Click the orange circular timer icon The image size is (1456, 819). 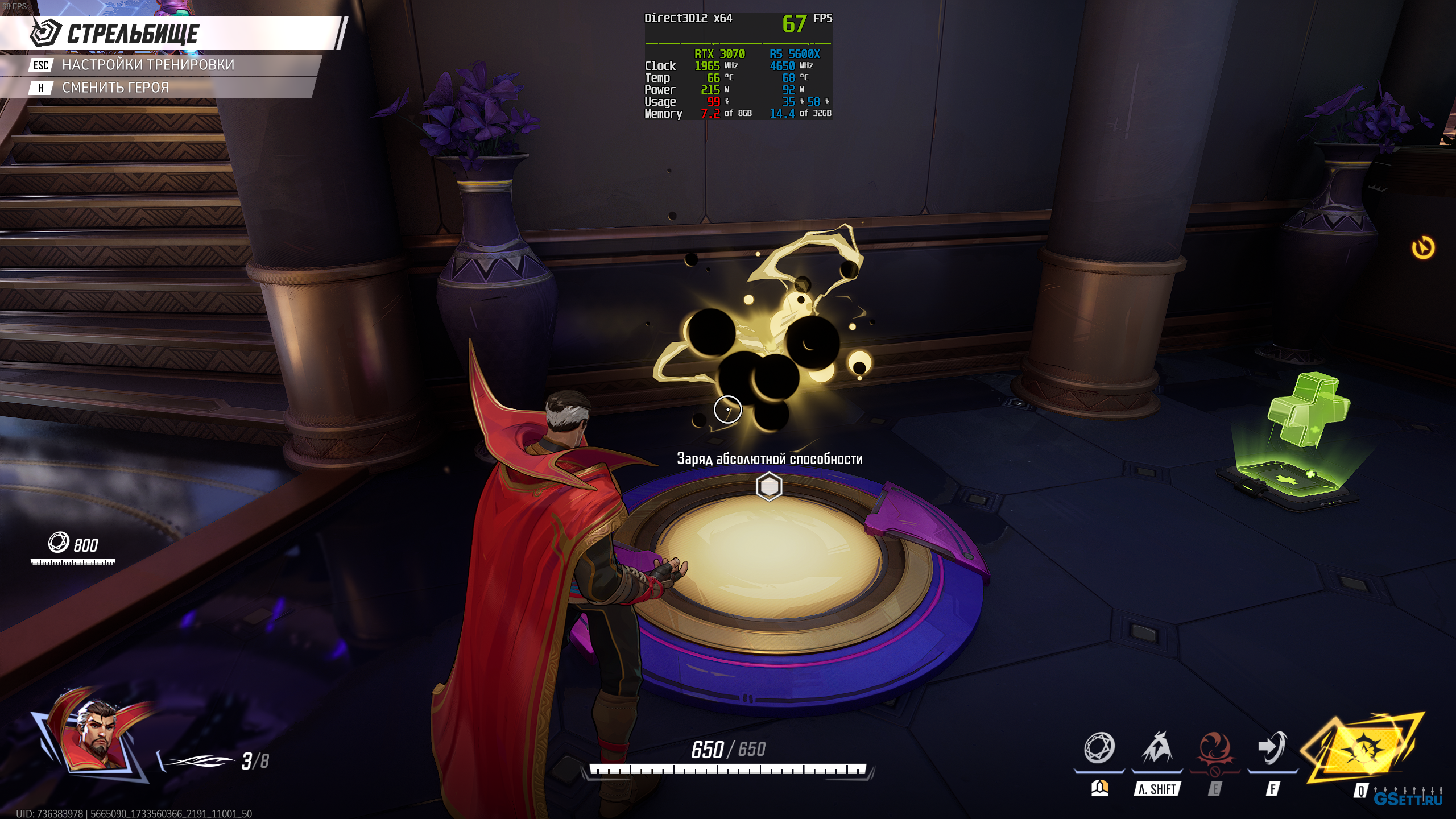pos(1423,248)
